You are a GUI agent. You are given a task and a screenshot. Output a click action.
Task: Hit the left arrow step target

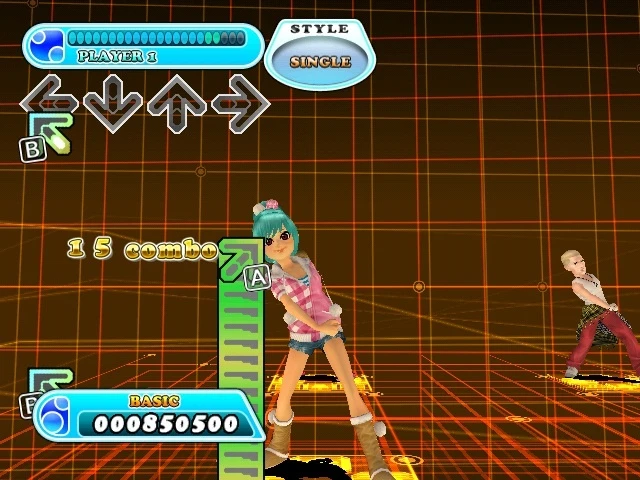coord(49,102)
